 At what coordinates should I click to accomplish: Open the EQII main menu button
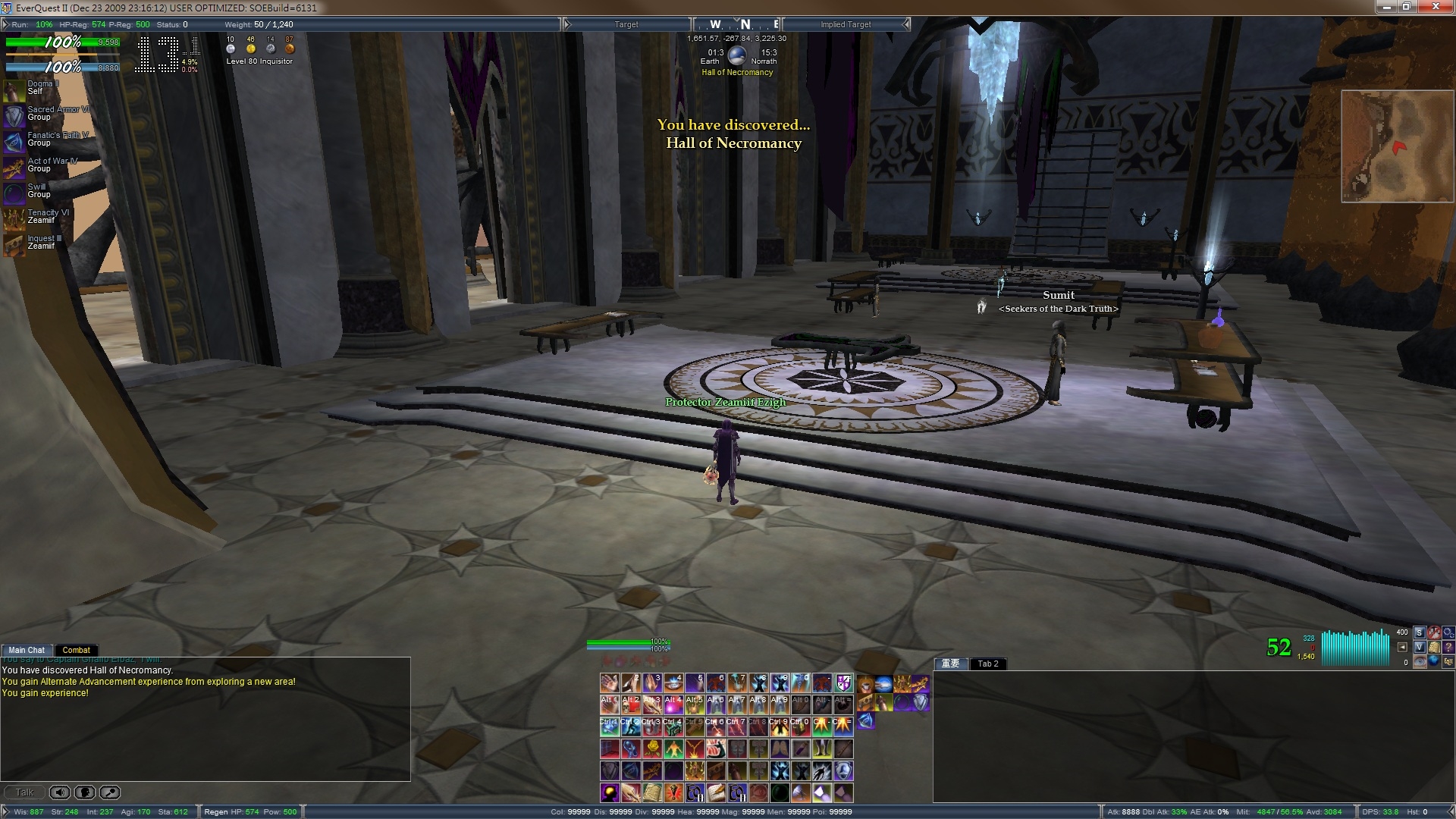[x=1448, y=661]
